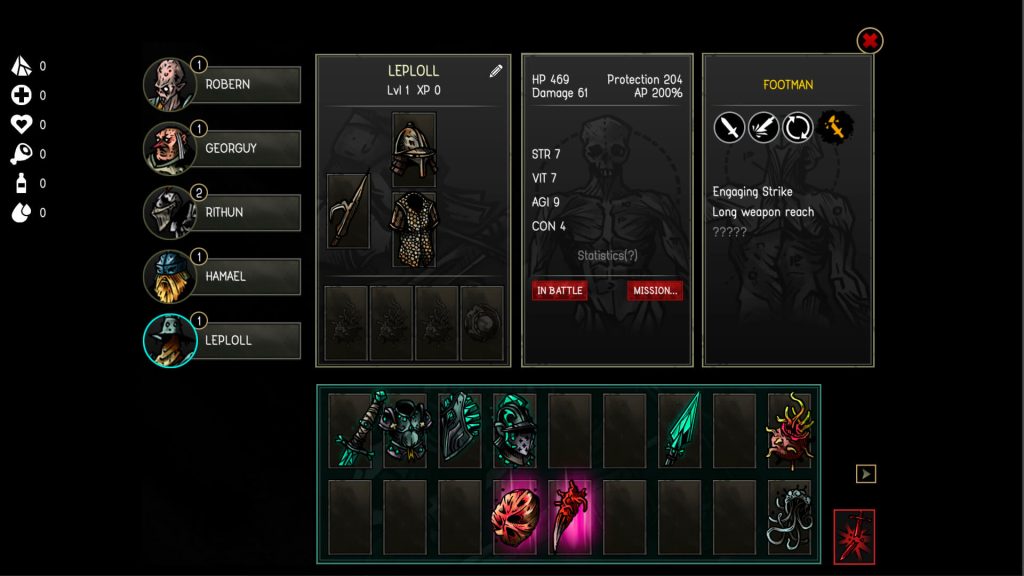Click the glowing red mask item
This screenshot has width=1024, height=576.
pyautogui.click(x=515, y=517)
